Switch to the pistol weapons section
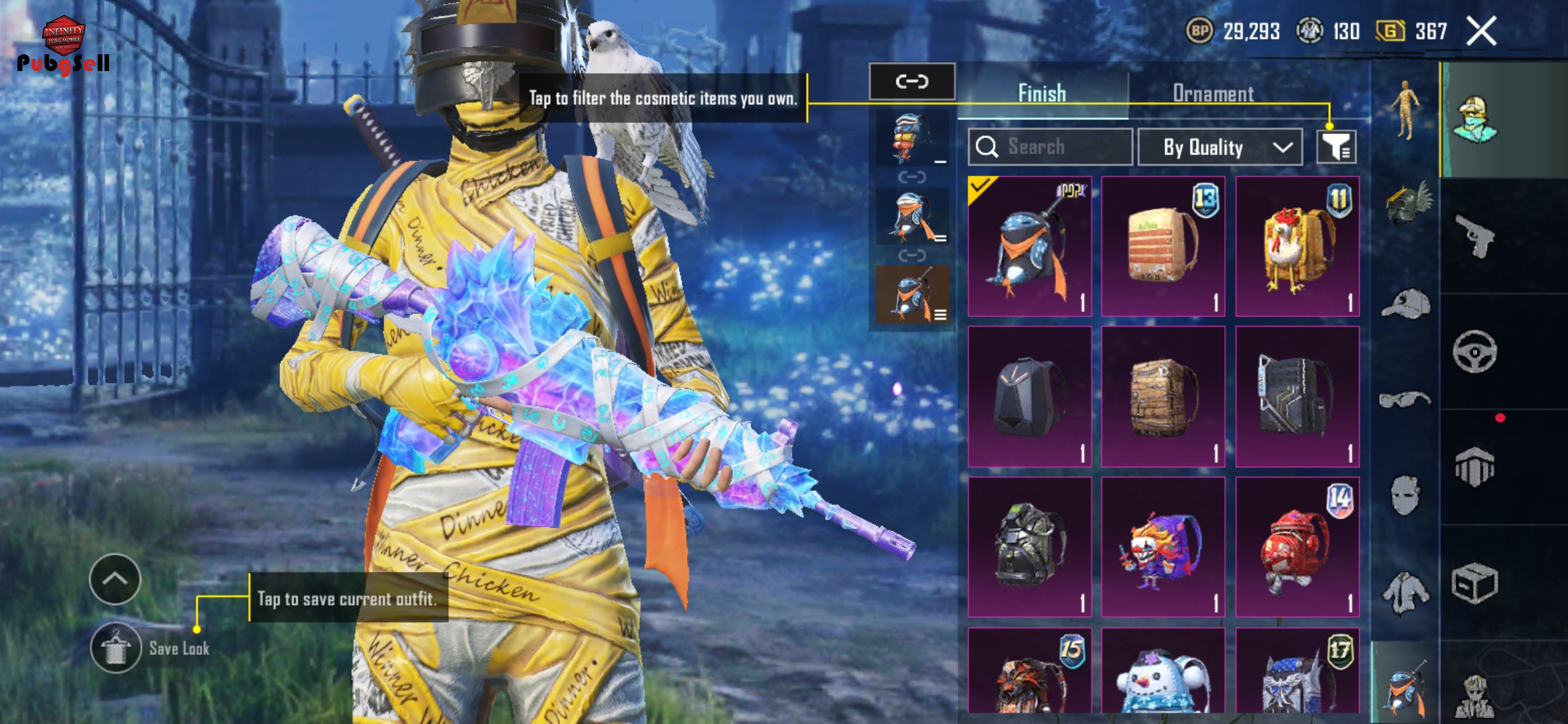 pyautogui.click(x=1475, y=236)
